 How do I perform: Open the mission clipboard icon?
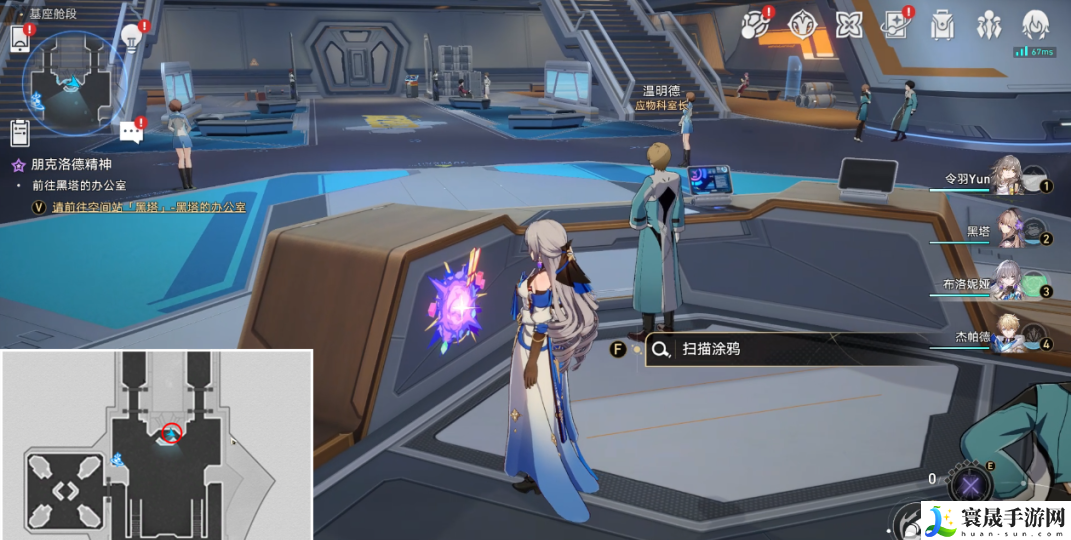[x=20, y=131]
